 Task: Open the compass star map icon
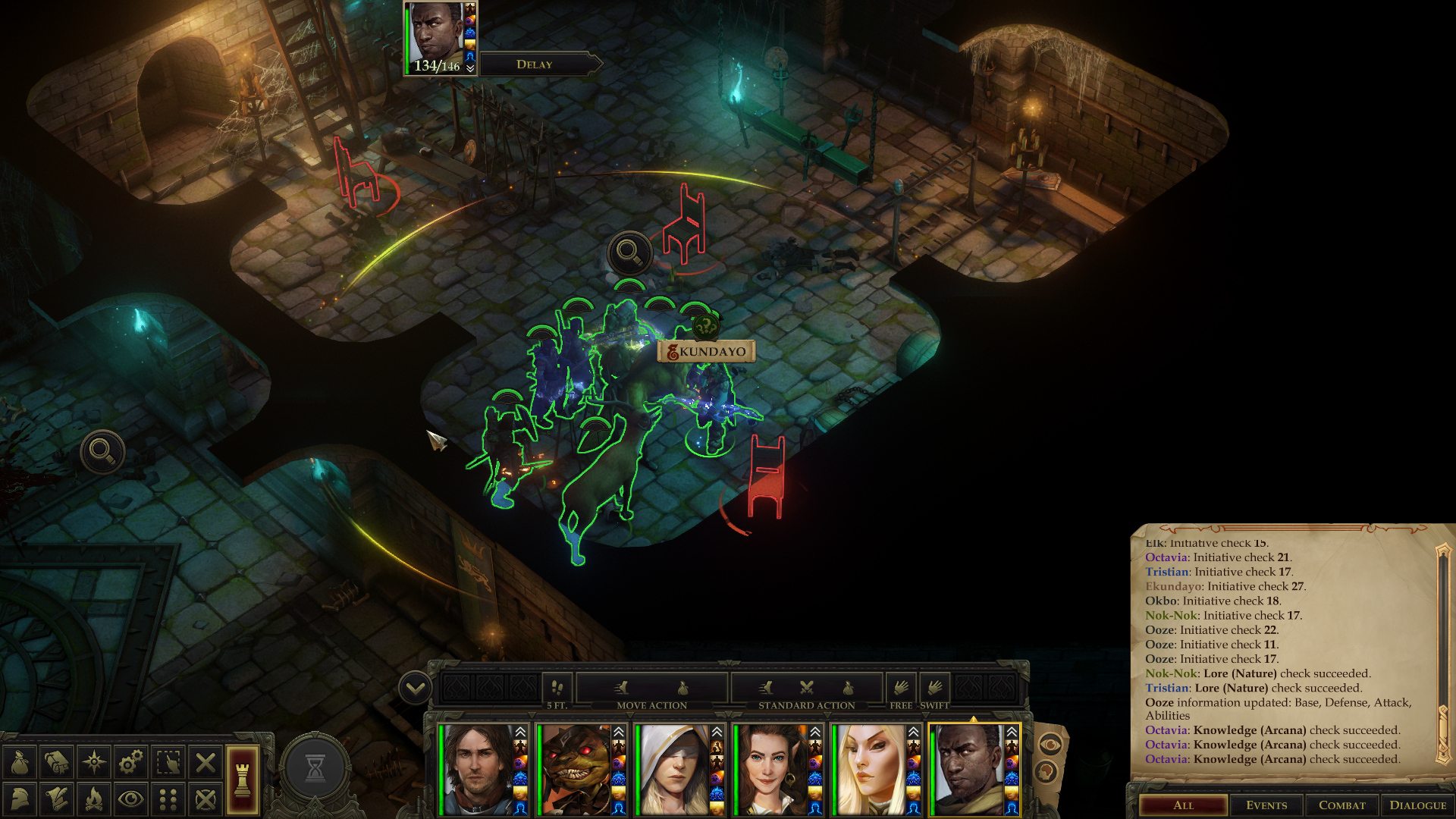pos(94,762)
